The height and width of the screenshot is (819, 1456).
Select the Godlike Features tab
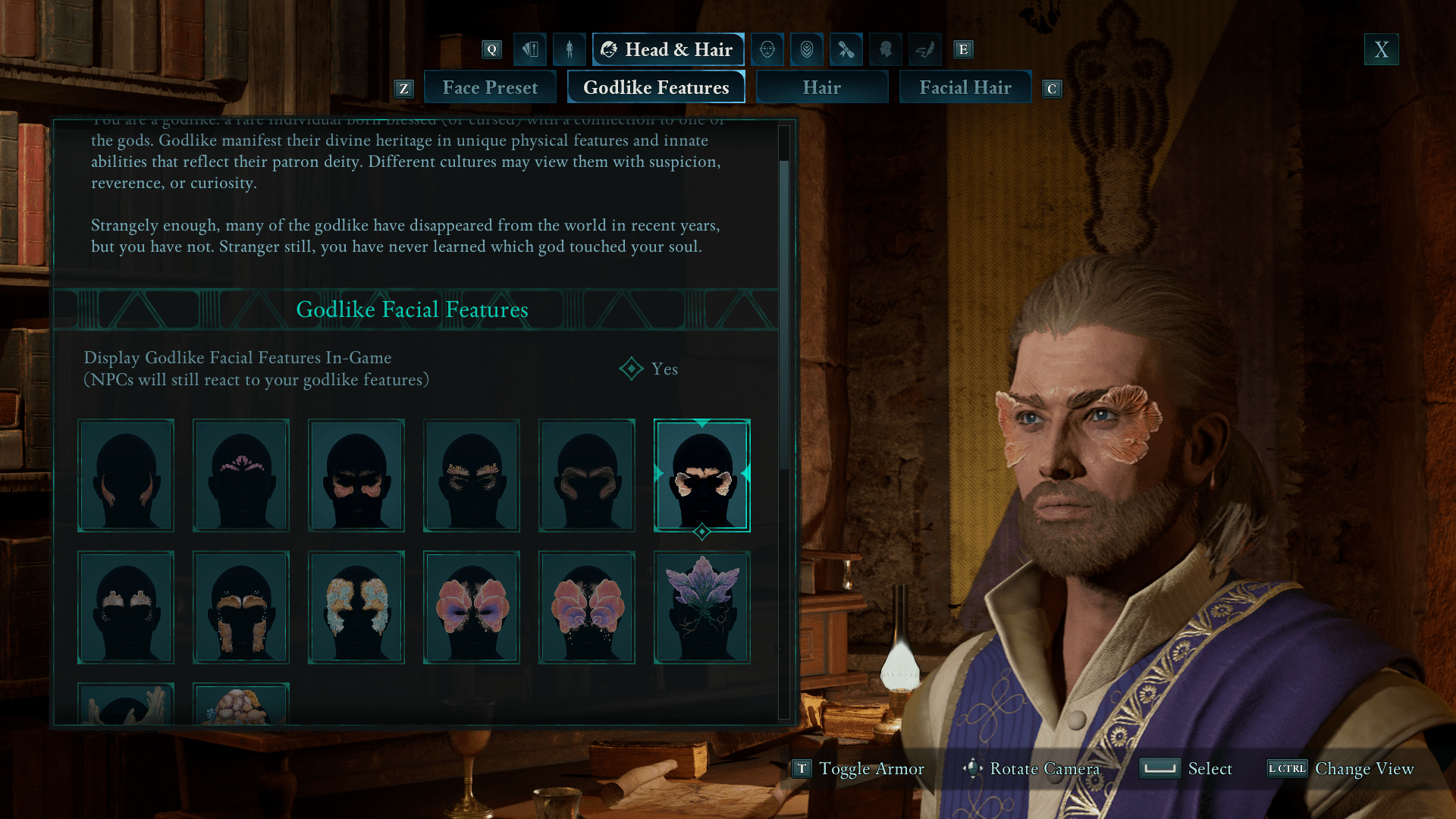click(x=655, y=86)
